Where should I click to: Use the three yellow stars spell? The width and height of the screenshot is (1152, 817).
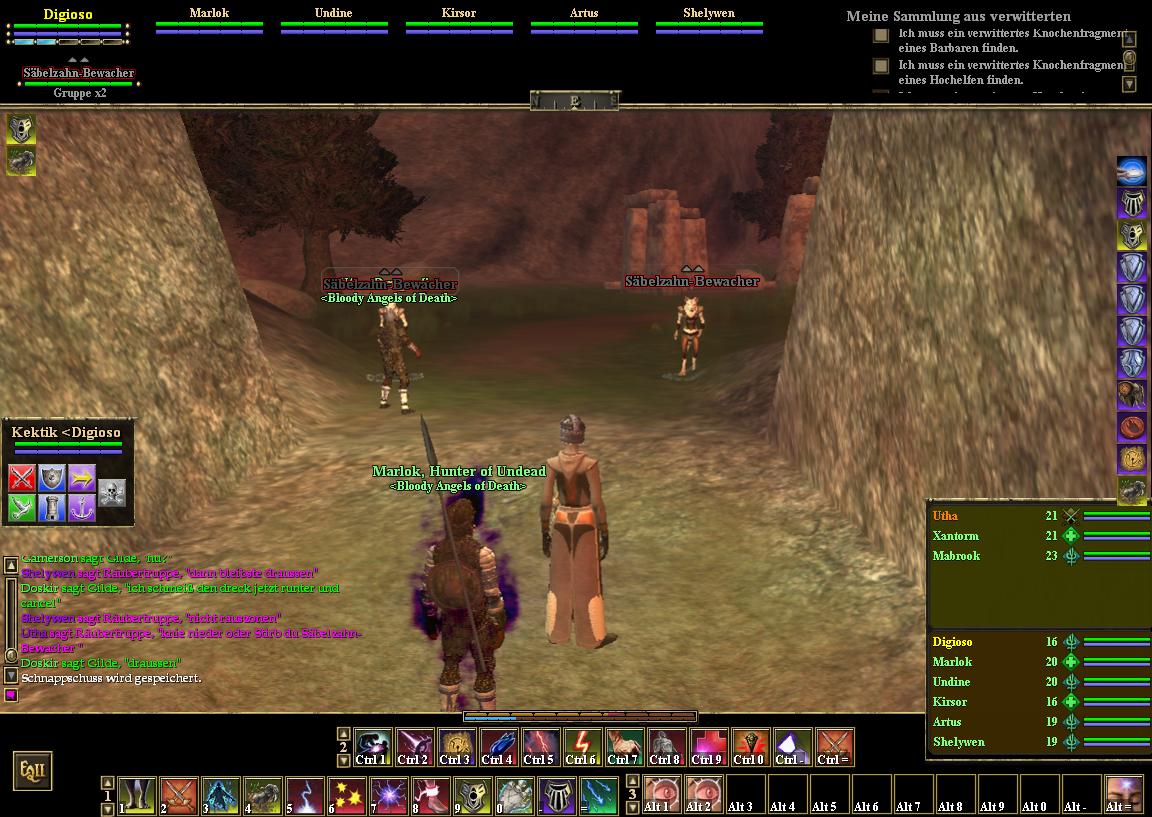click(x=347, y=796)
